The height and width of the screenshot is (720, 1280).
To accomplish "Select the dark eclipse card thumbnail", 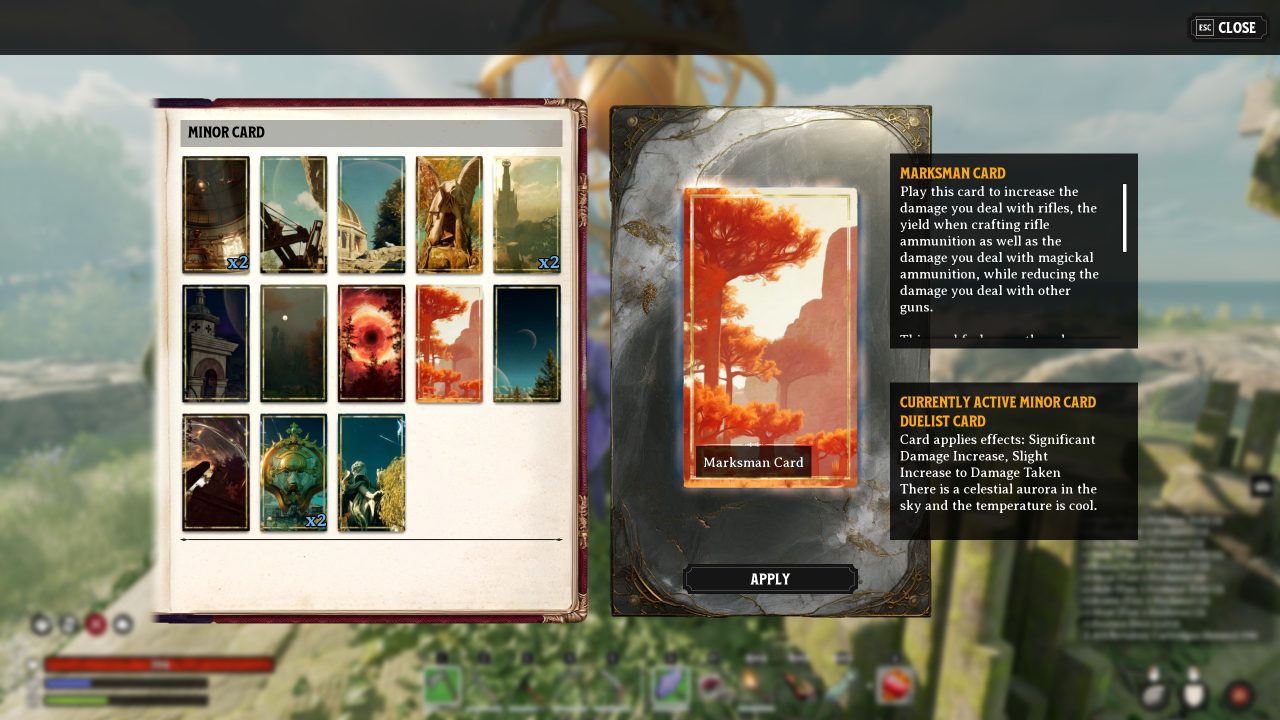I will tap(371, 343).
